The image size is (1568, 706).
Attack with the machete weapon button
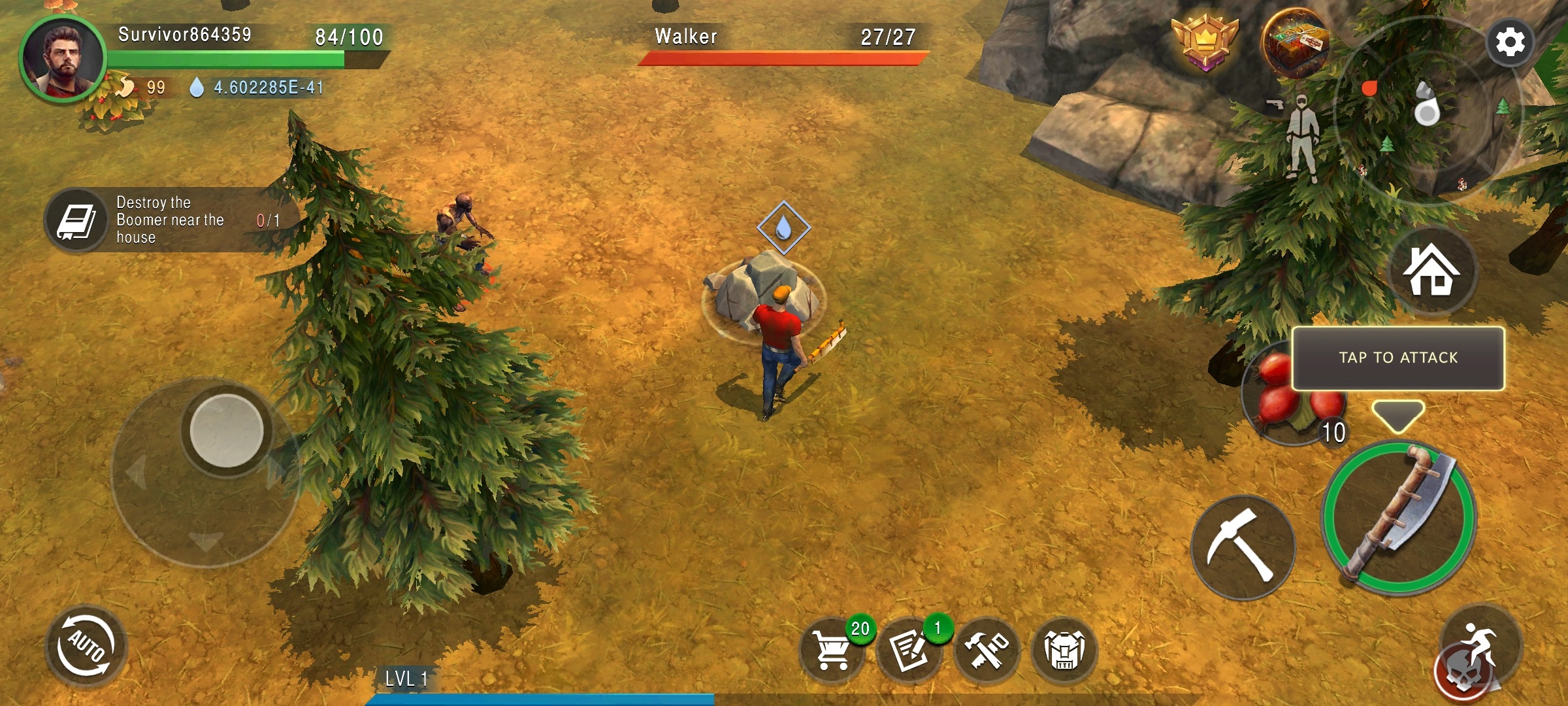[1397, 518]
